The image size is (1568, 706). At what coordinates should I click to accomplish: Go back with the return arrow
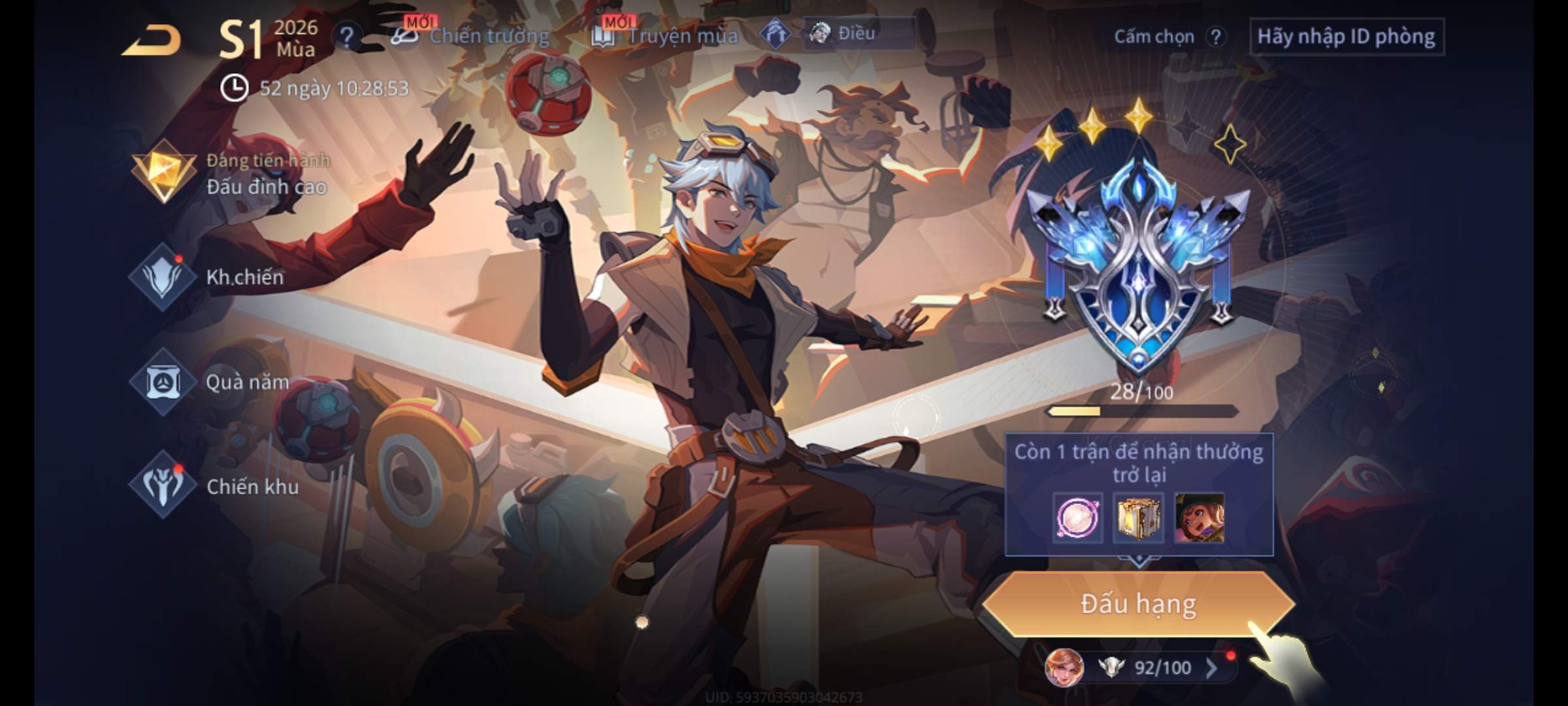[x=152, y=41]
